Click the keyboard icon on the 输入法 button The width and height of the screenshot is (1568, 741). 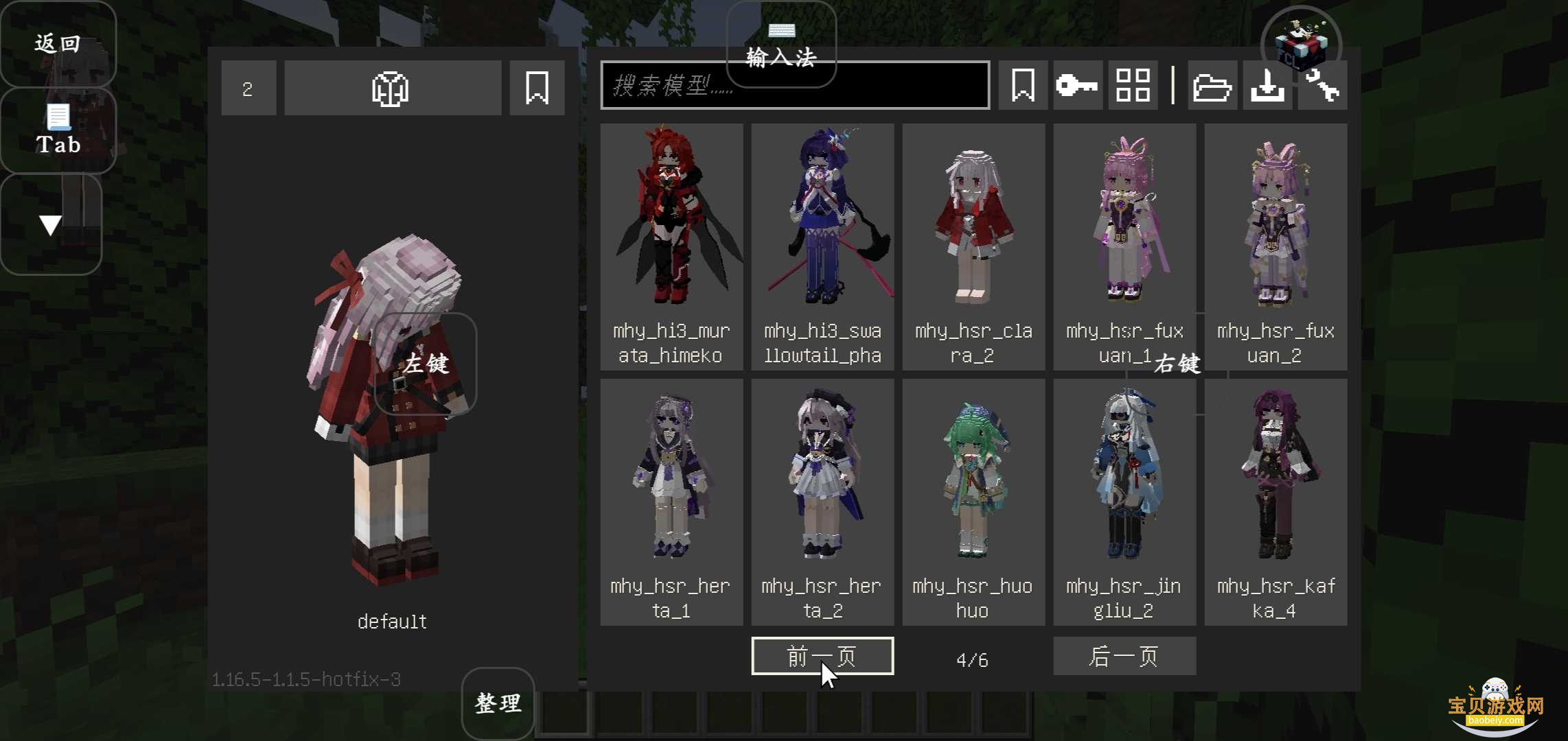click(782, 30)
